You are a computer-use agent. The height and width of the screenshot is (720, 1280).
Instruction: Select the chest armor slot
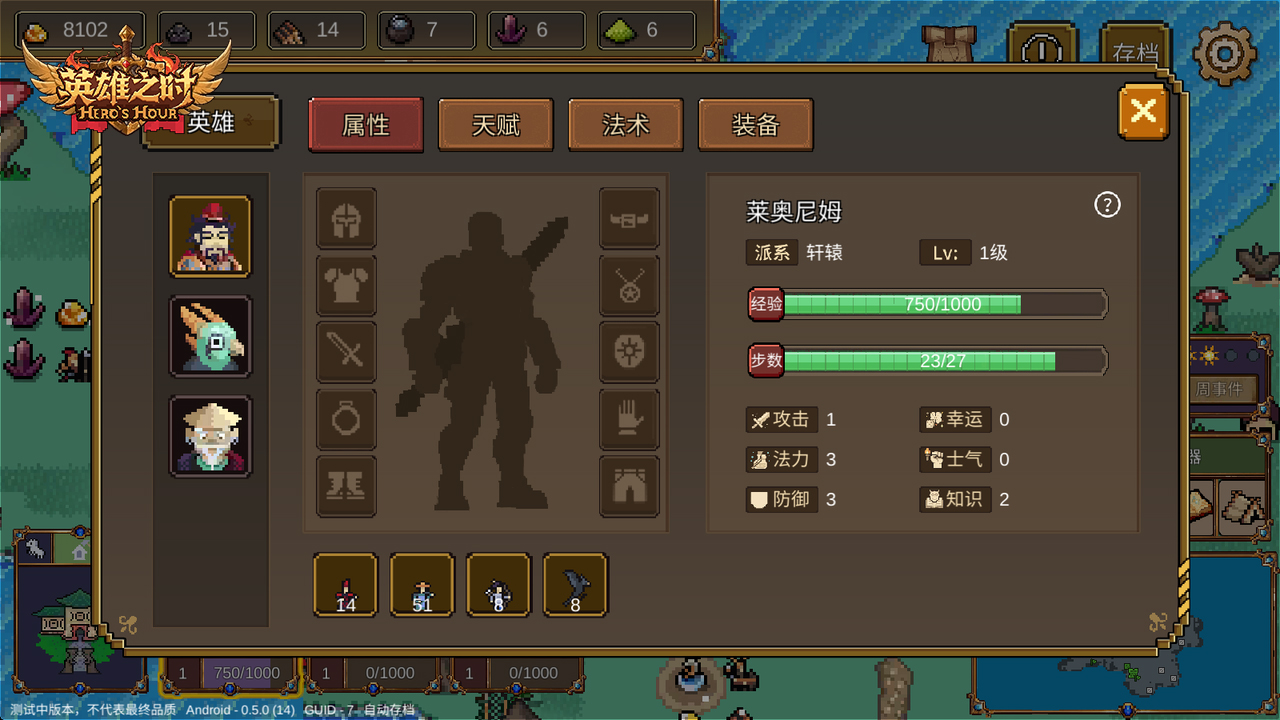pyautogui.click(x=346, y=286)
